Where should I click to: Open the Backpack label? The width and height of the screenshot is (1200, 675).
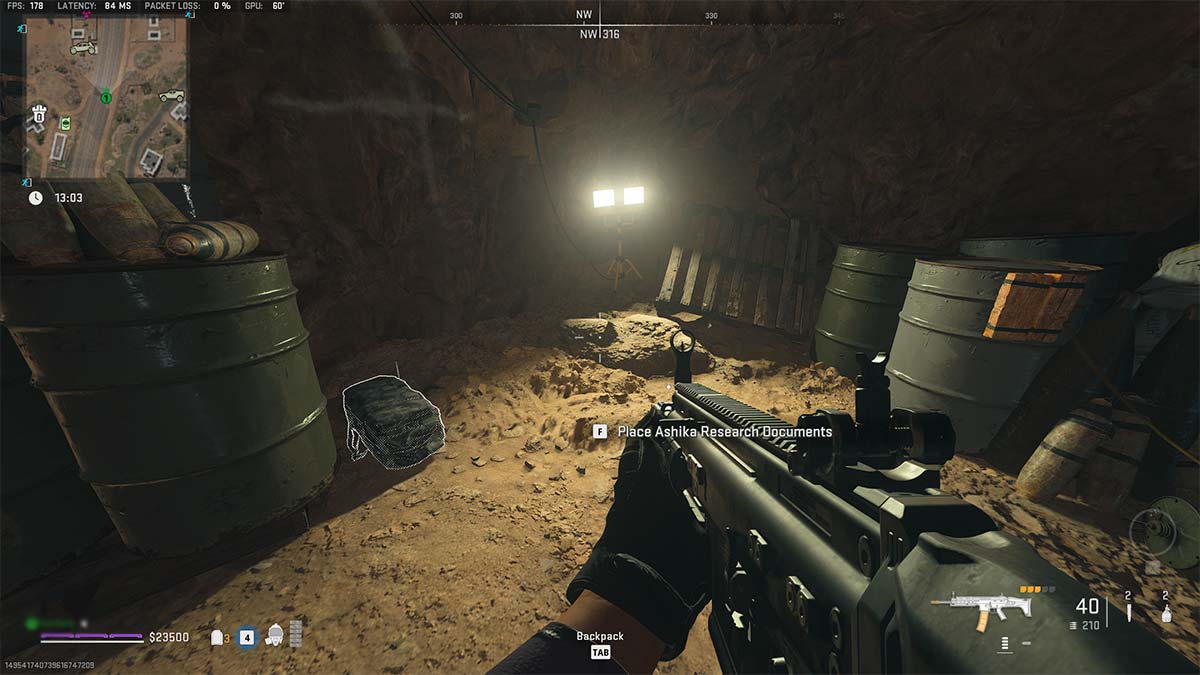(x=600, y=637)
